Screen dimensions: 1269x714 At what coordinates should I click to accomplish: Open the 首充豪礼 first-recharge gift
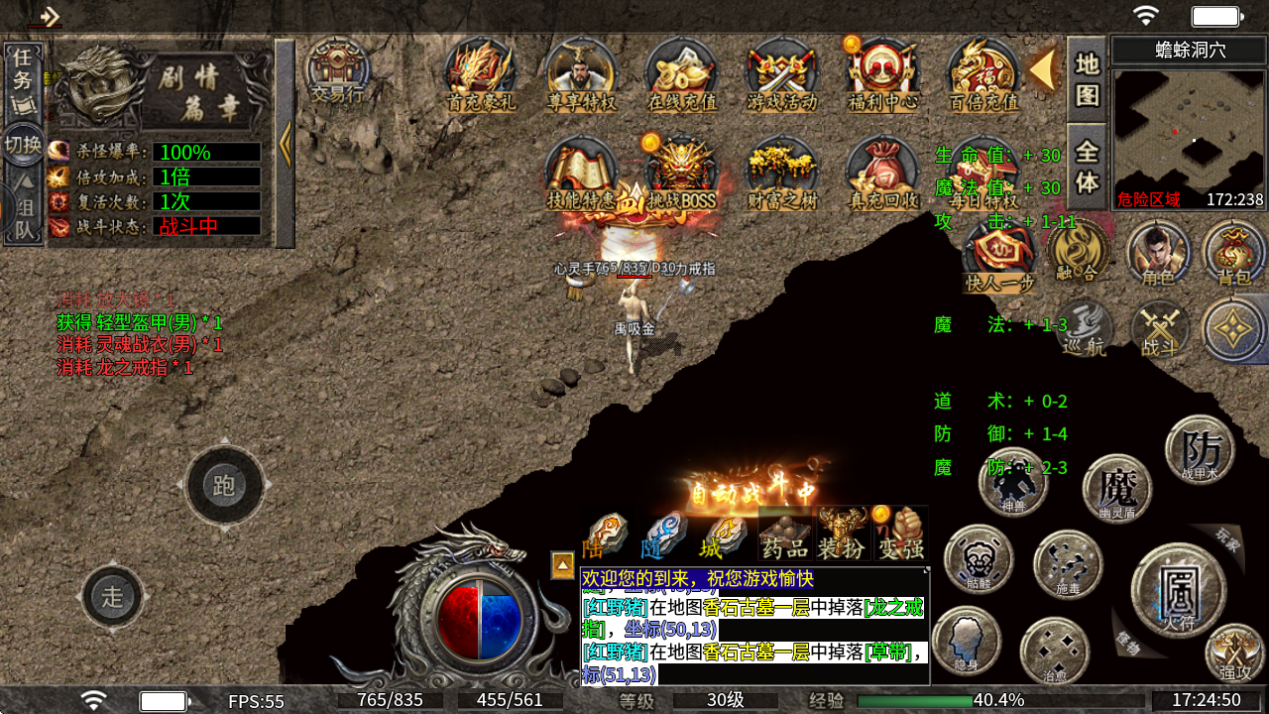pos(479,74)
